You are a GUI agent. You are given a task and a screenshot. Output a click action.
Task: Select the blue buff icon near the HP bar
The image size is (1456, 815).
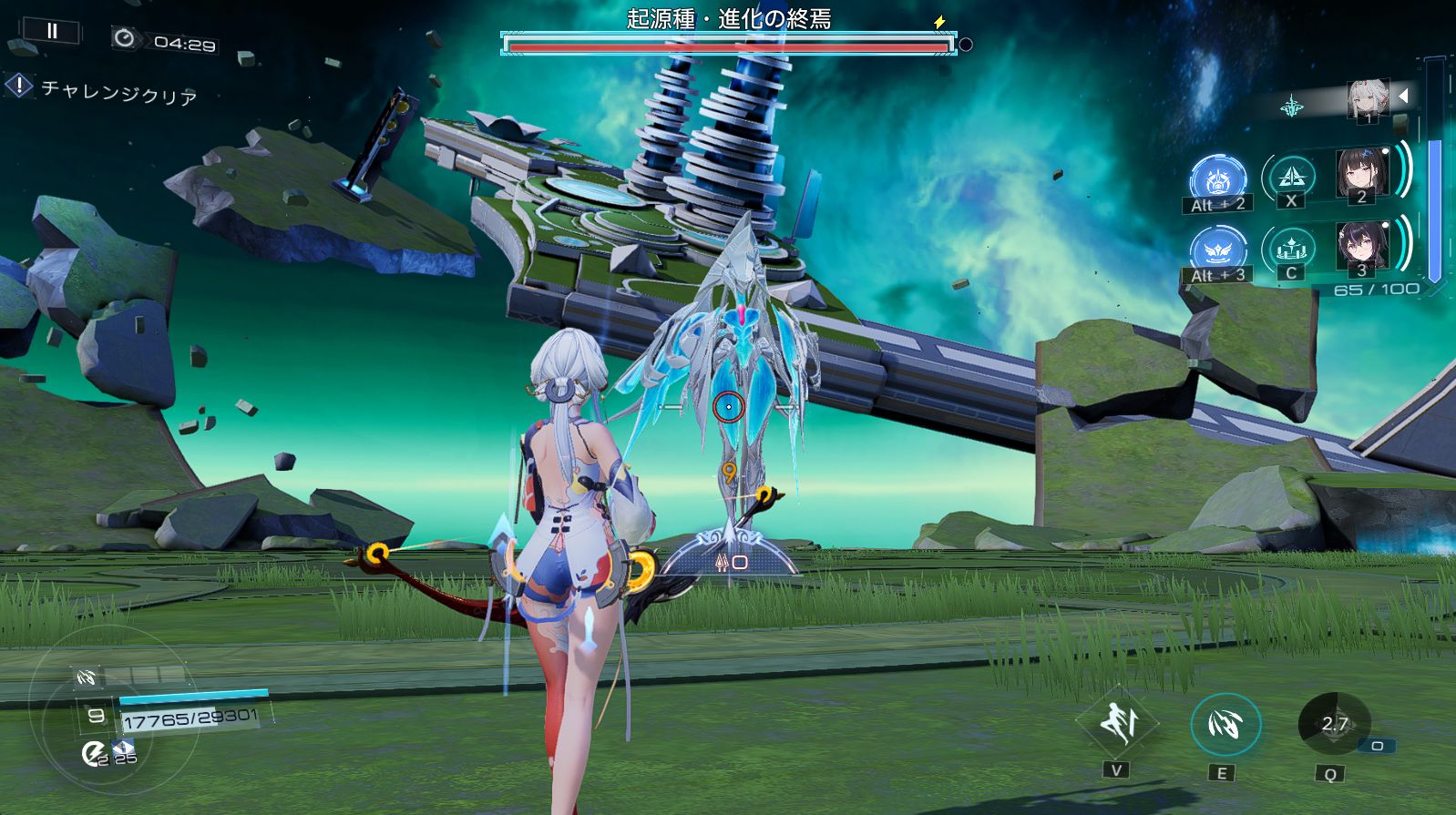pyautogui.click(x=124, y=747)
